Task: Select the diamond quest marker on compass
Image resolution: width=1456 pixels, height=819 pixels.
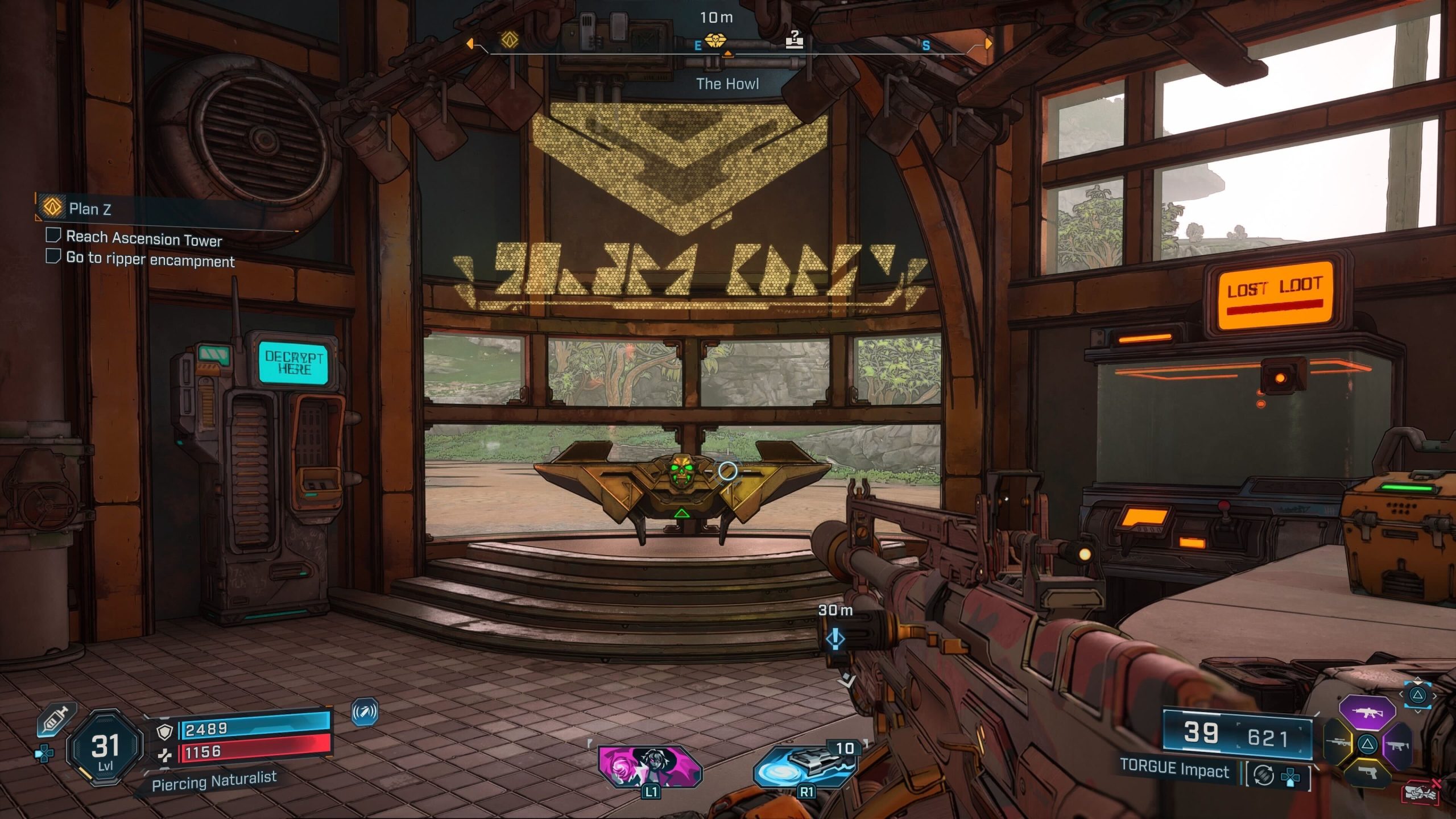Action: (510, 40)
